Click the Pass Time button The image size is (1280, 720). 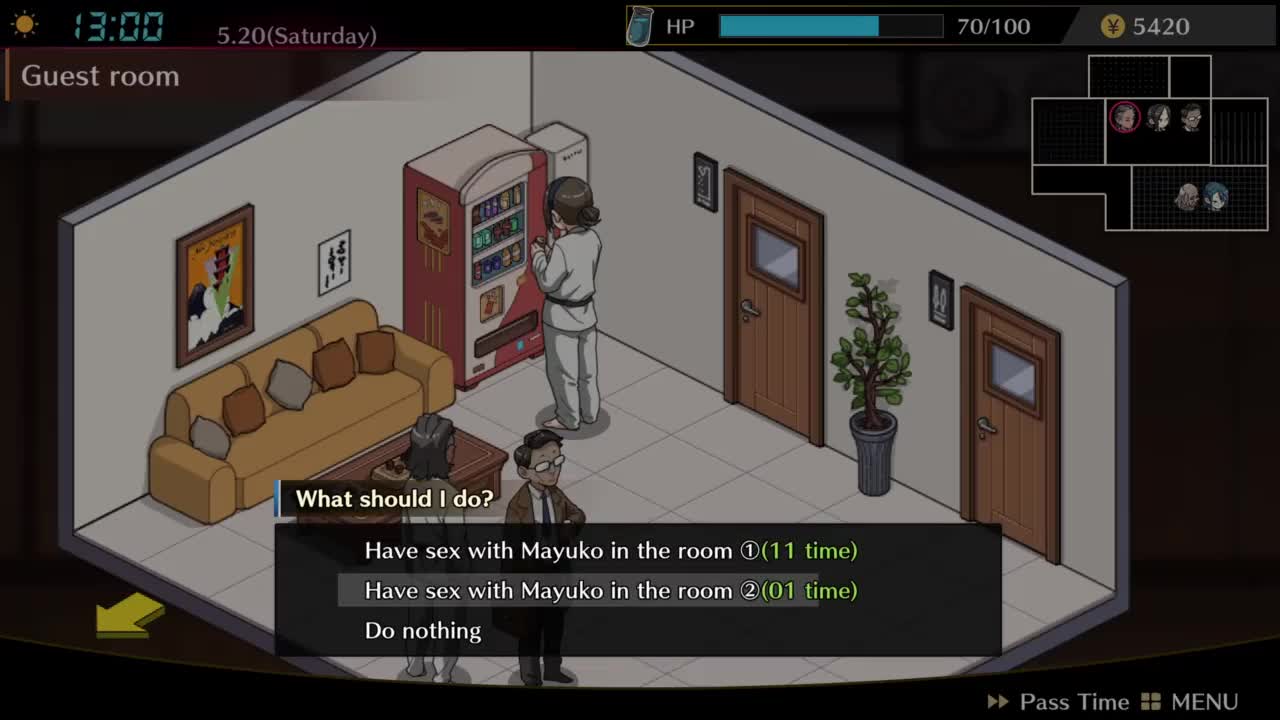[1058, 702]
